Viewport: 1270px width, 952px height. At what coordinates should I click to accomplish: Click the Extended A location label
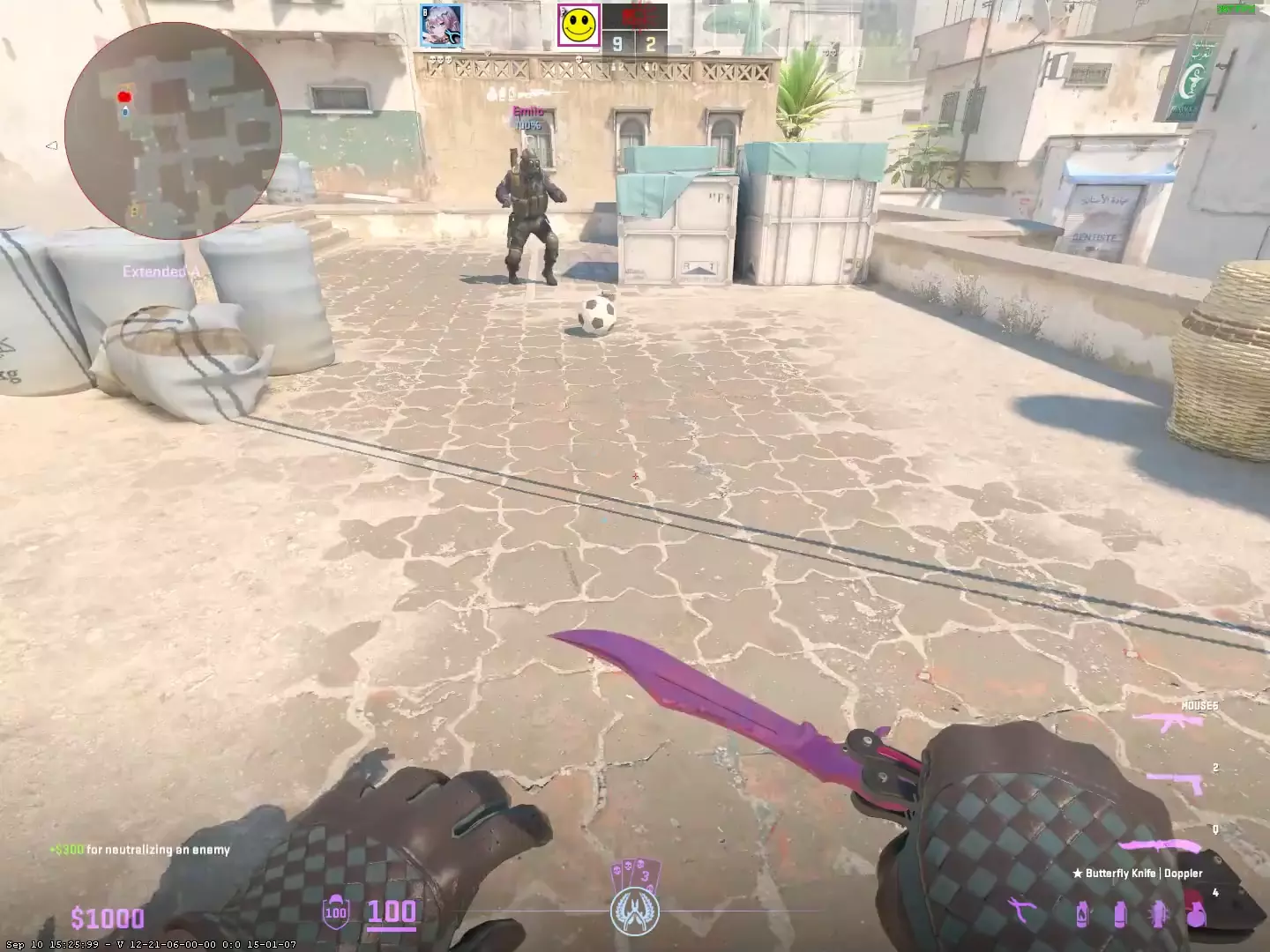pyautogui.click(x=161, y=272)
